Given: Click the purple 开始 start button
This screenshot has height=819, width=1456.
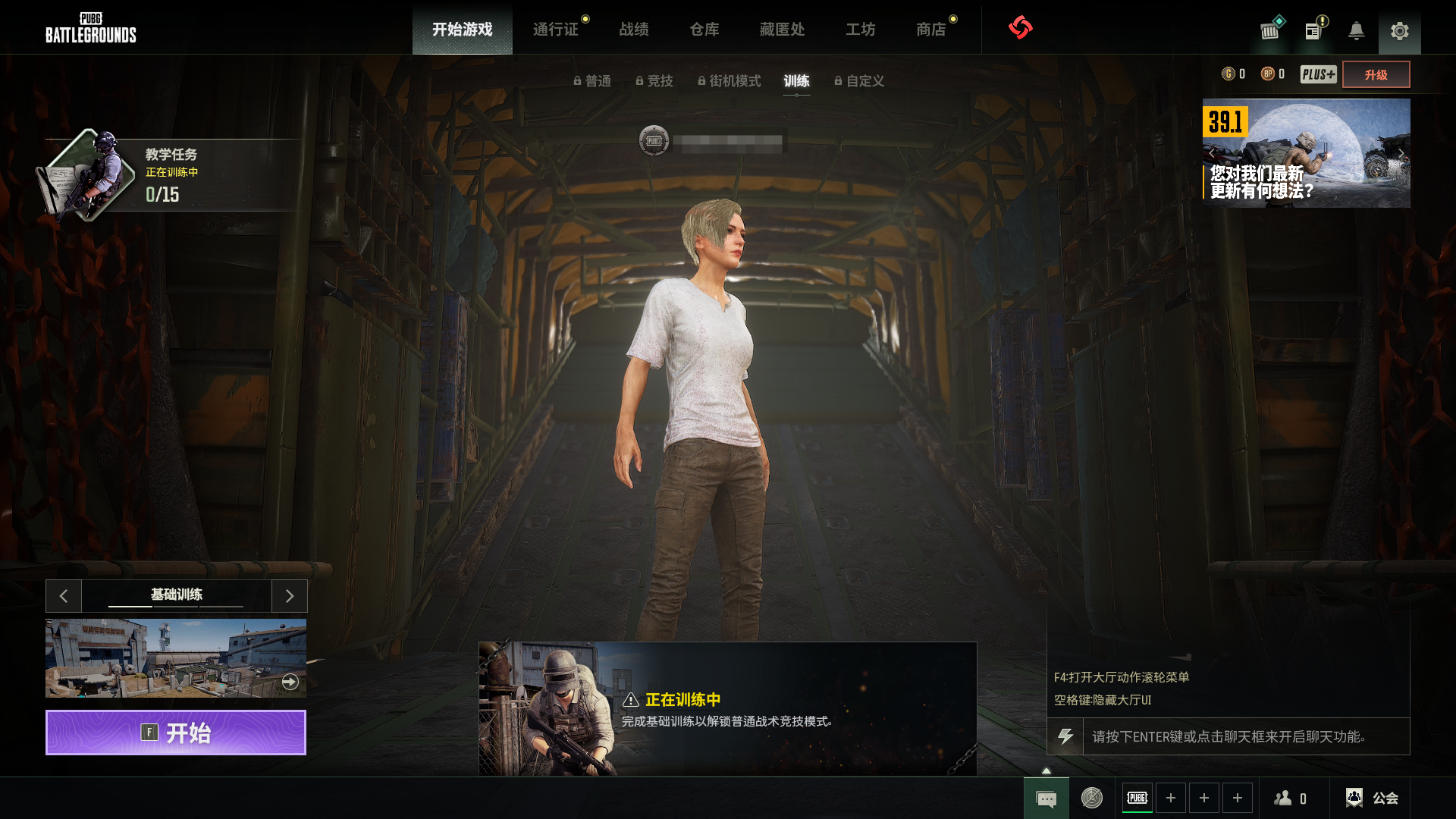Looking at the screenshot, I should pos(176,733).
